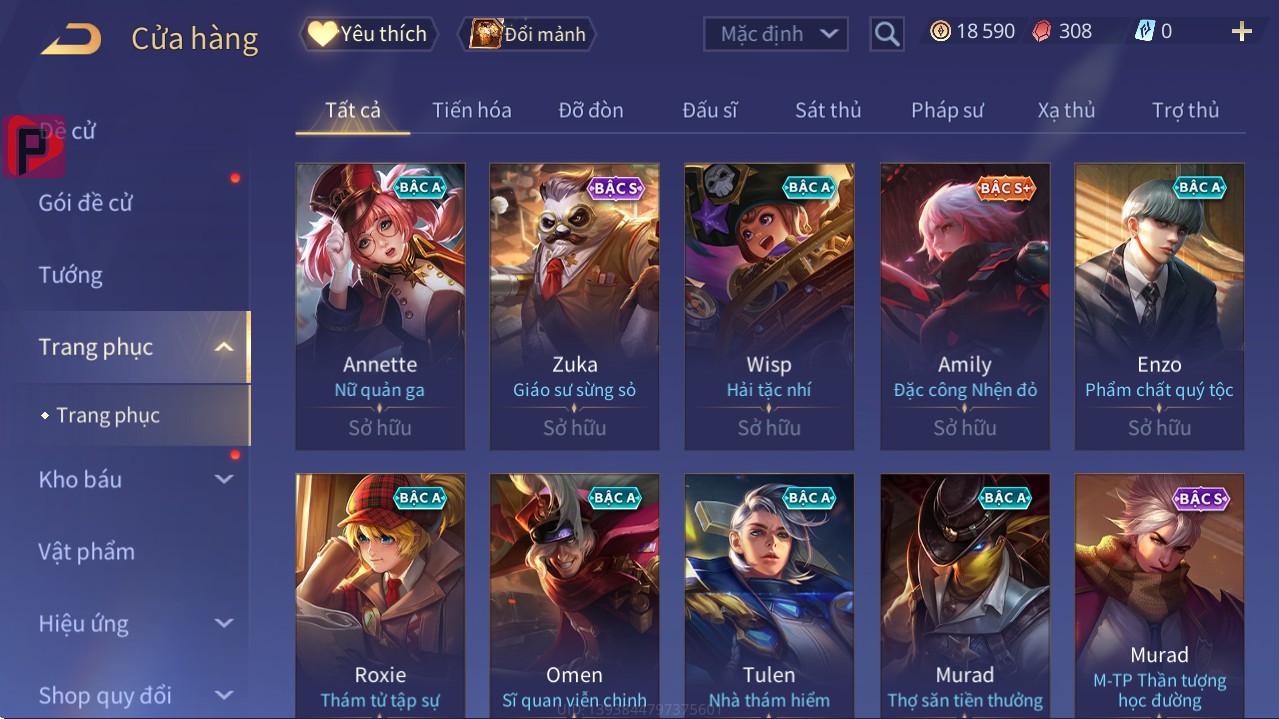
Task: Open the Yêu thích favorites list
Action: click(367, 34)
